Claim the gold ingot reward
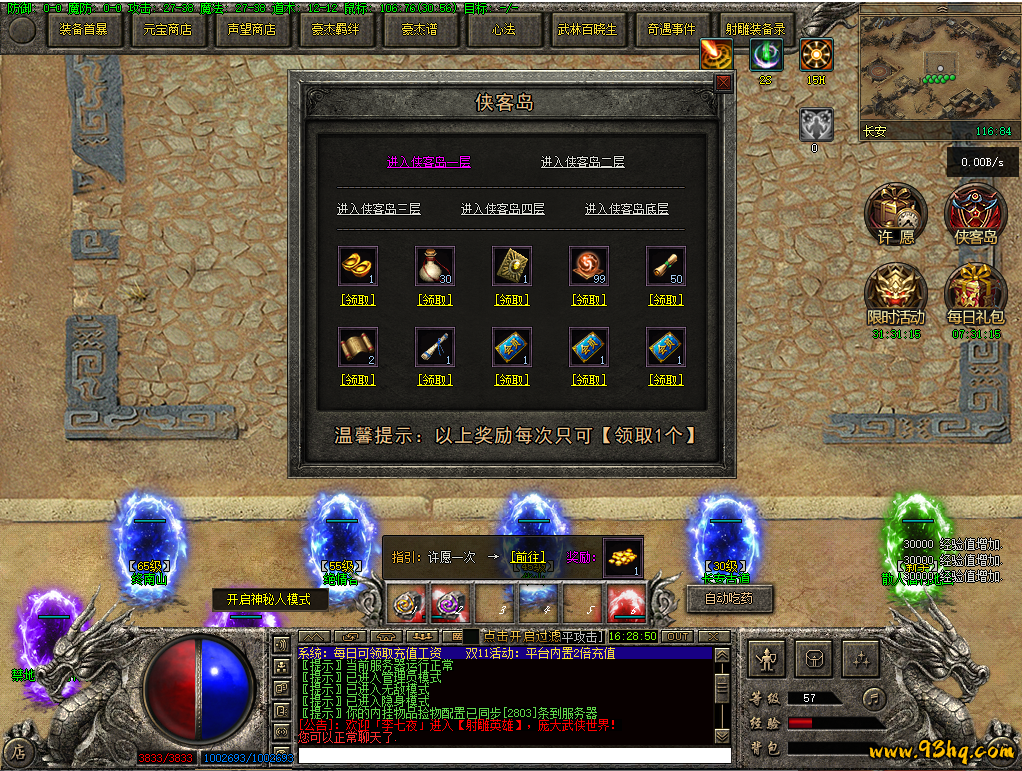This screenshot has height=771, width=1022. [358, 299]
